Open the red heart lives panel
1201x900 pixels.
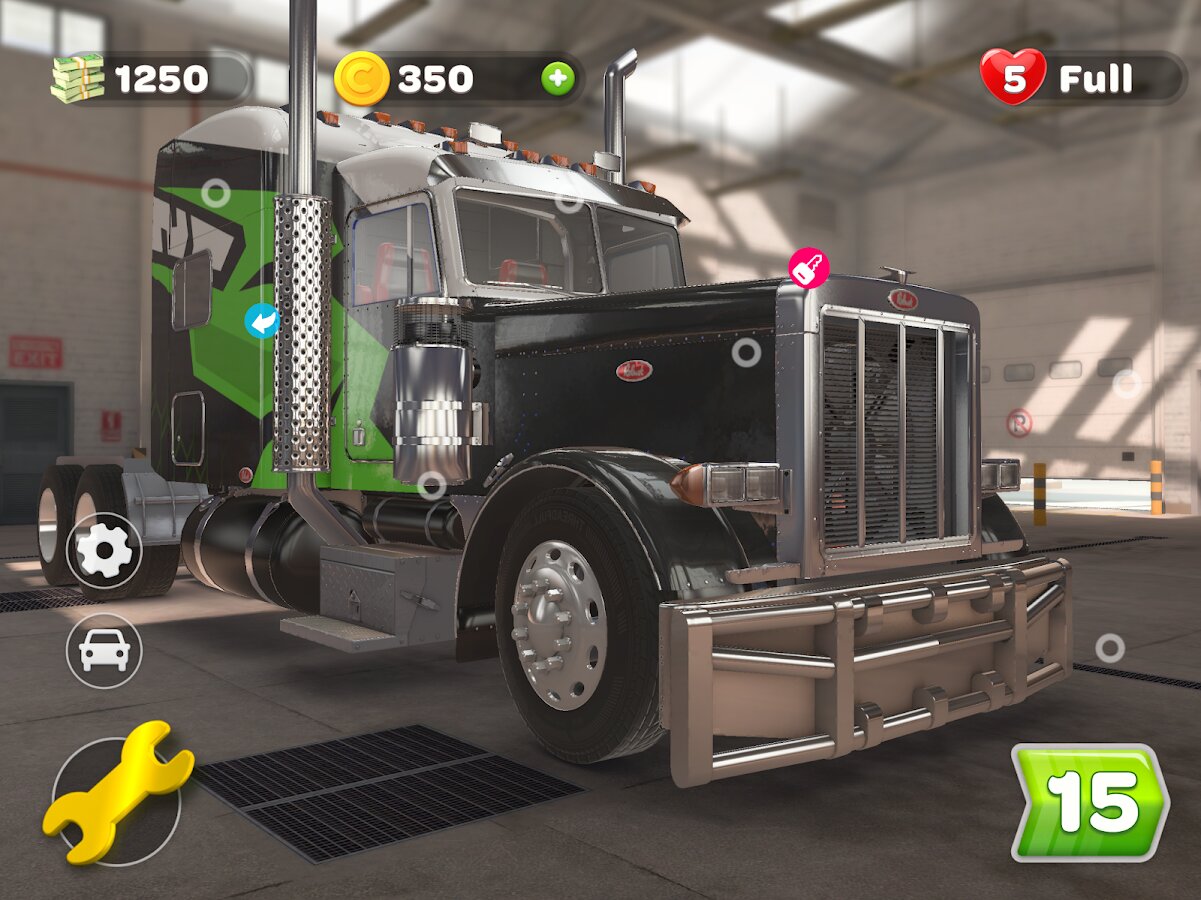pyautogui.click(x=1082, y=78)
